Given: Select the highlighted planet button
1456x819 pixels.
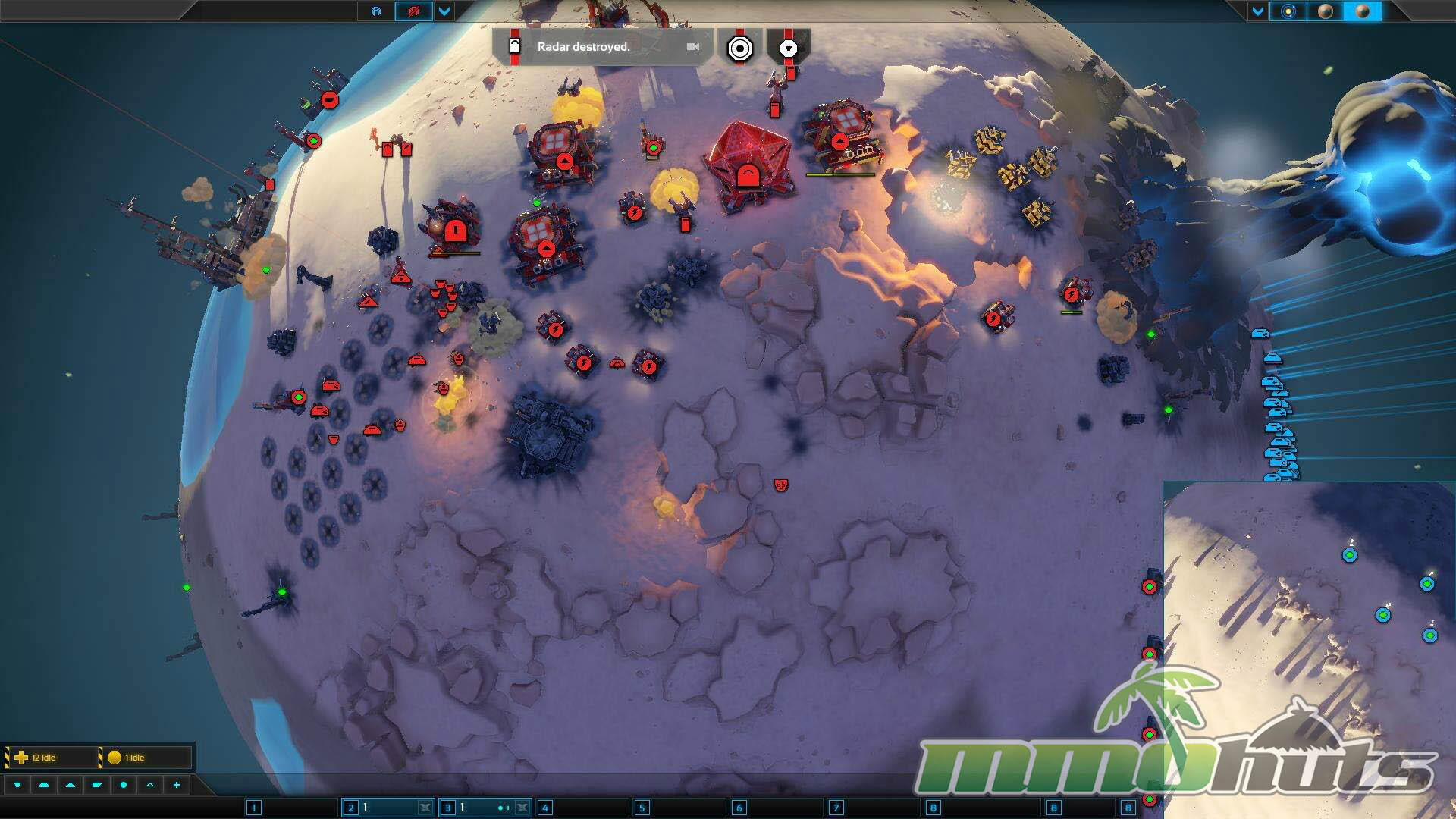Looking at the screenshot, I should (x=1362, y=11).
